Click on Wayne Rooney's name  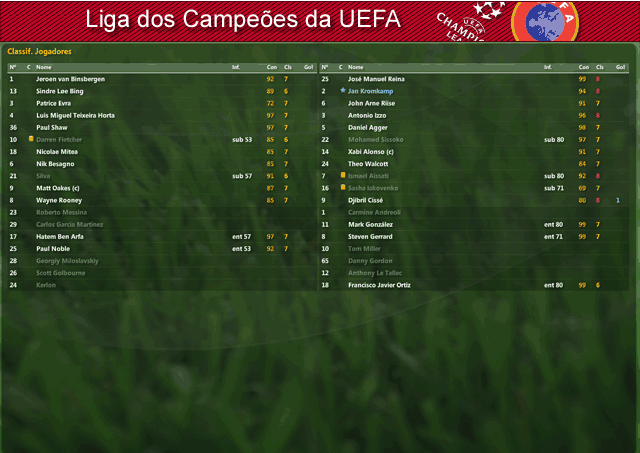pyautogui.click(x=58, y=200)
